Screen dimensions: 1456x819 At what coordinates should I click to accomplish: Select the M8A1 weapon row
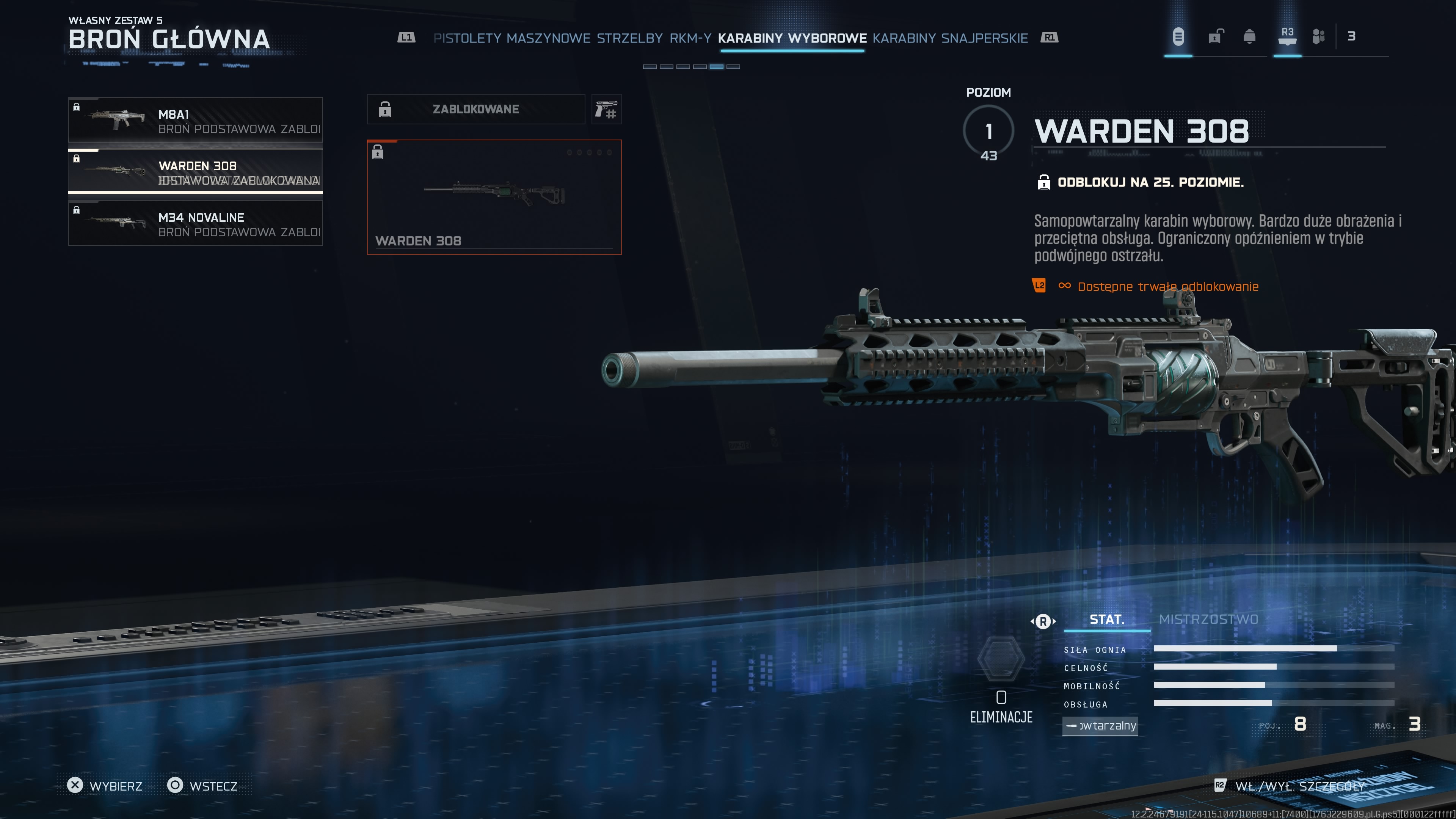[x=196, y=120]
